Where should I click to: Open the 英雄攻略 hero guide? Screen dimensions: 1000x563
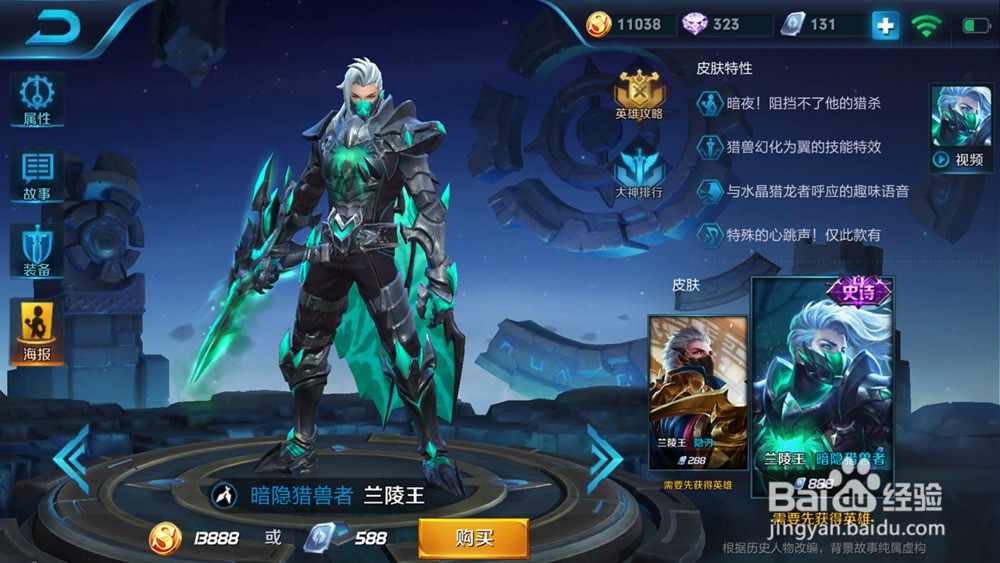639,96
